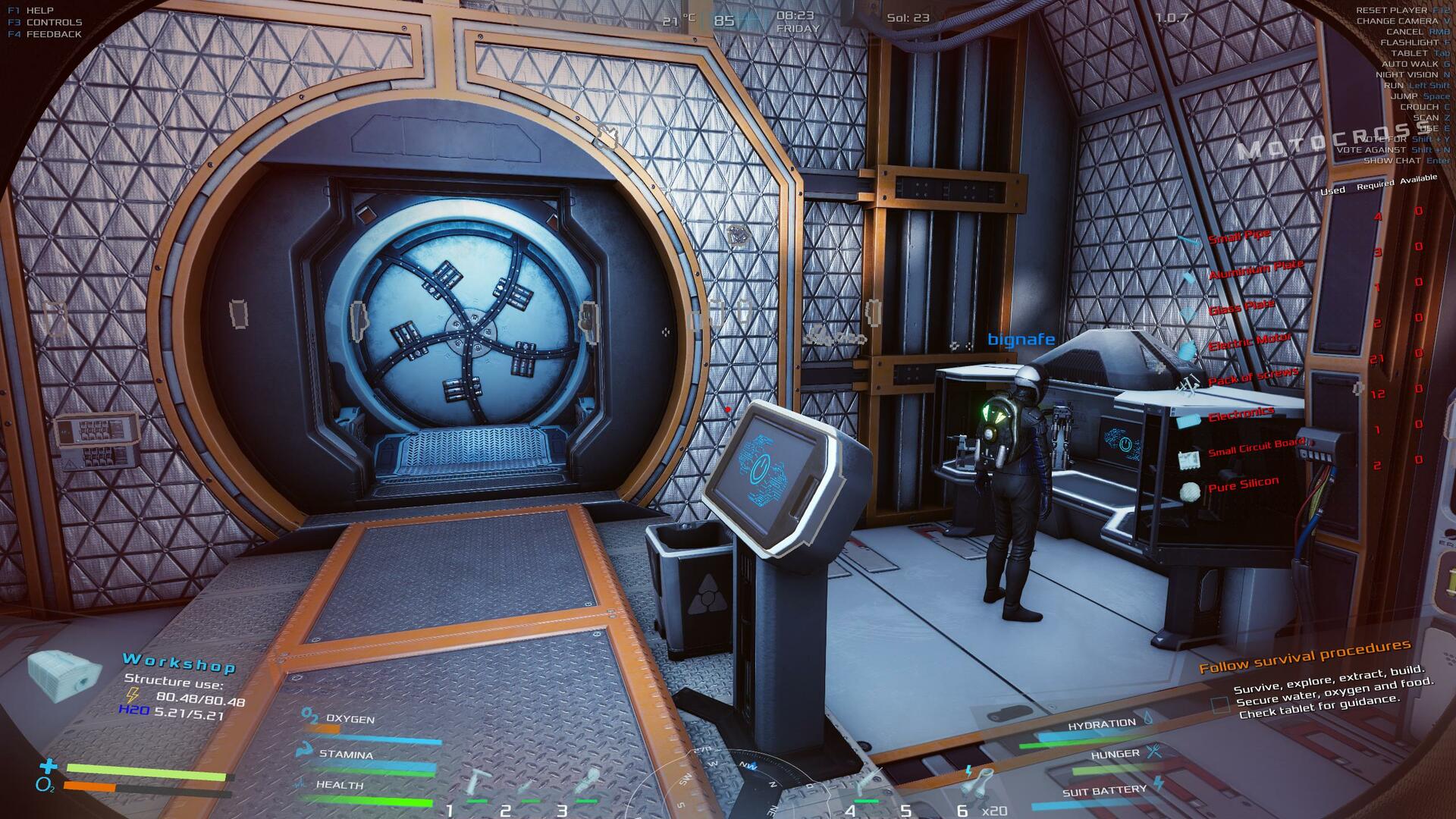Image resolution: width=1456 pixels, height=819 pixels.
Task: Choose the Electric Motor requirement row
Action: tap(1249, 342)
